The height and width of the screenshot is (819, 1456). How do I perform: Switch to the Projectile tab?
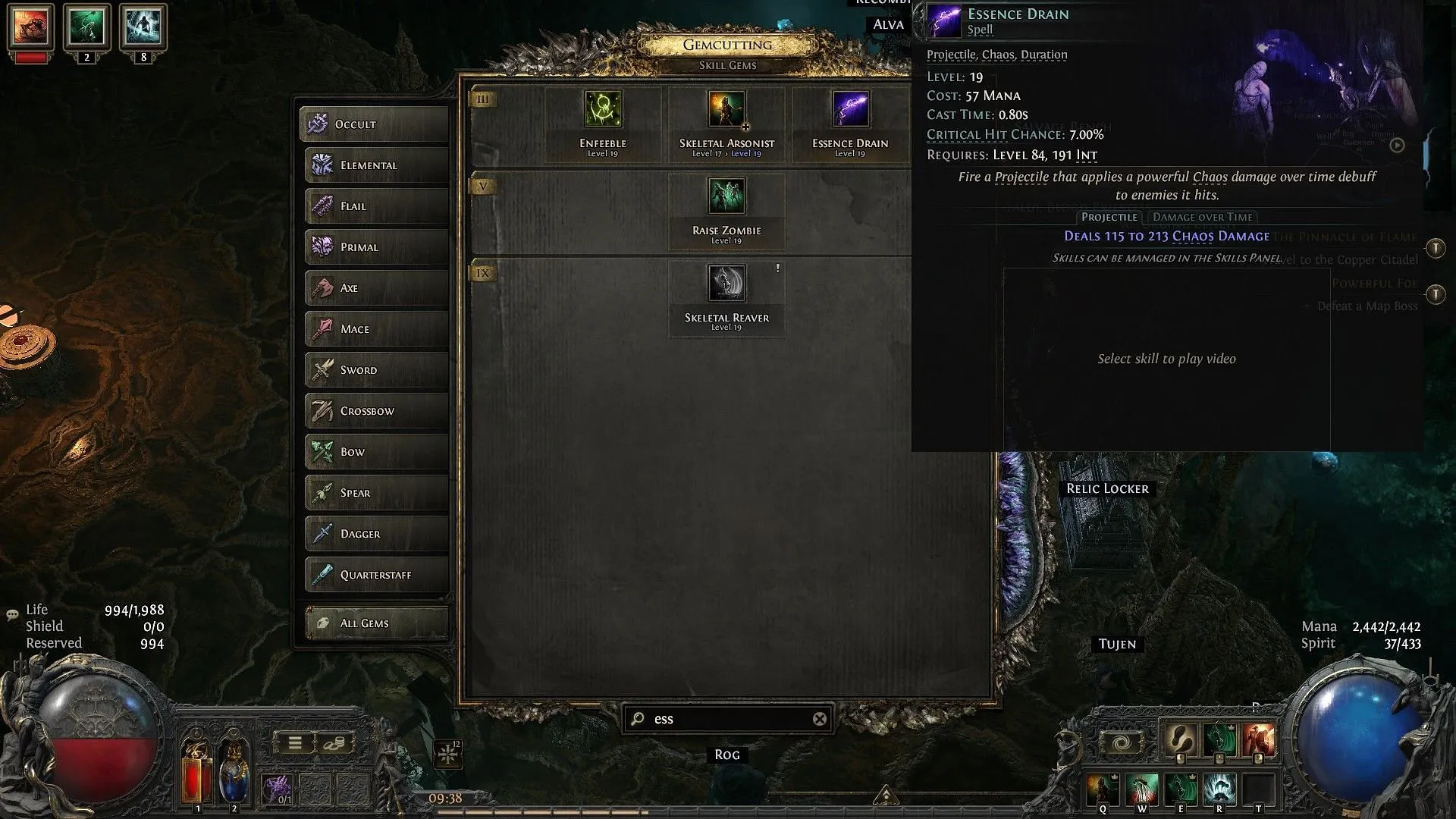(1109, 217)
